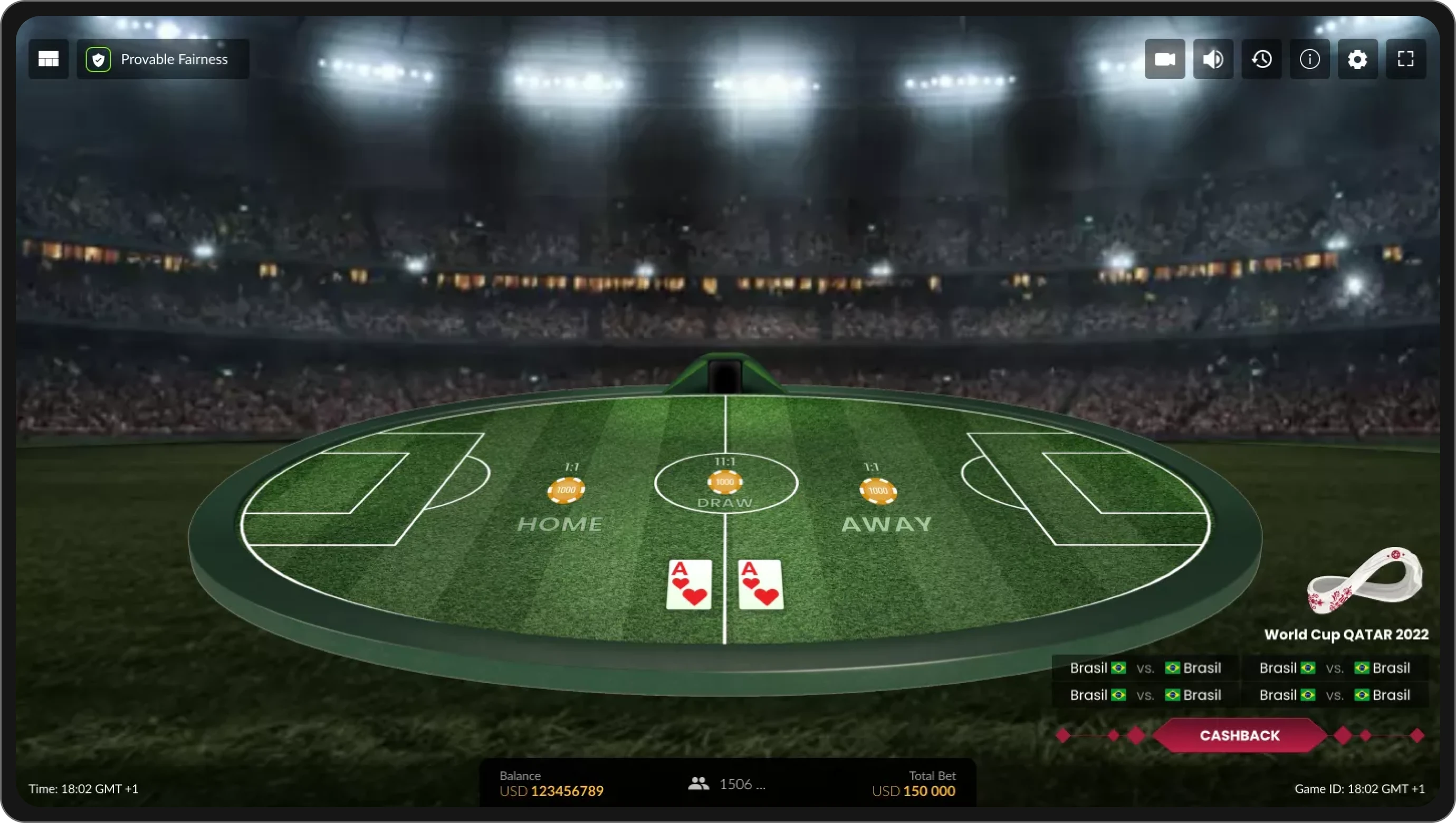The image size is (1456, 823).
Task: Select the top-left Brasil vs Brasil match
Action: pos(1145,667)
